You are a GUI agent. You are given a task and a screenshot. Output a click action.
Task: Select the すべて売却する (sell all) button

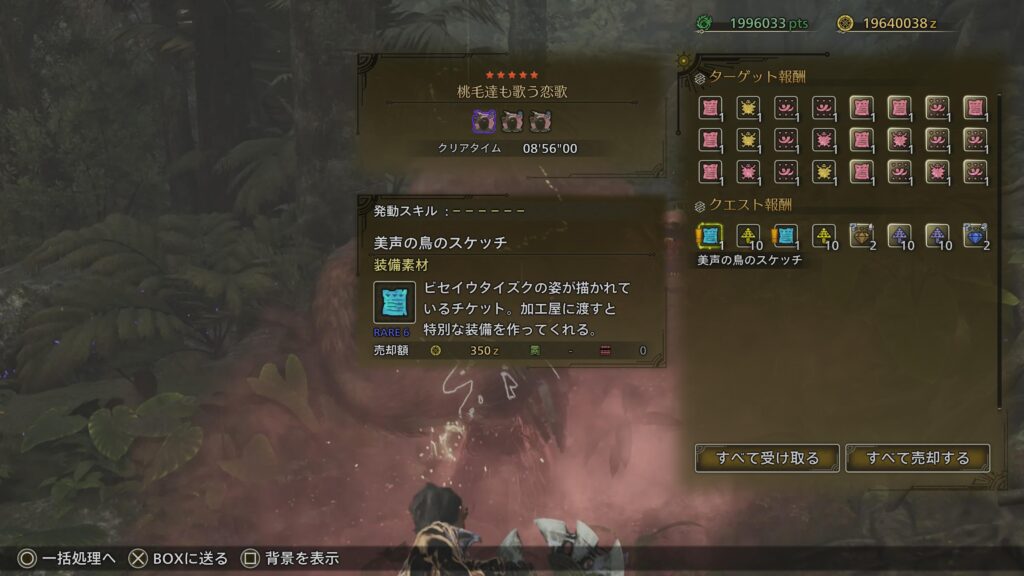(917, 458)
